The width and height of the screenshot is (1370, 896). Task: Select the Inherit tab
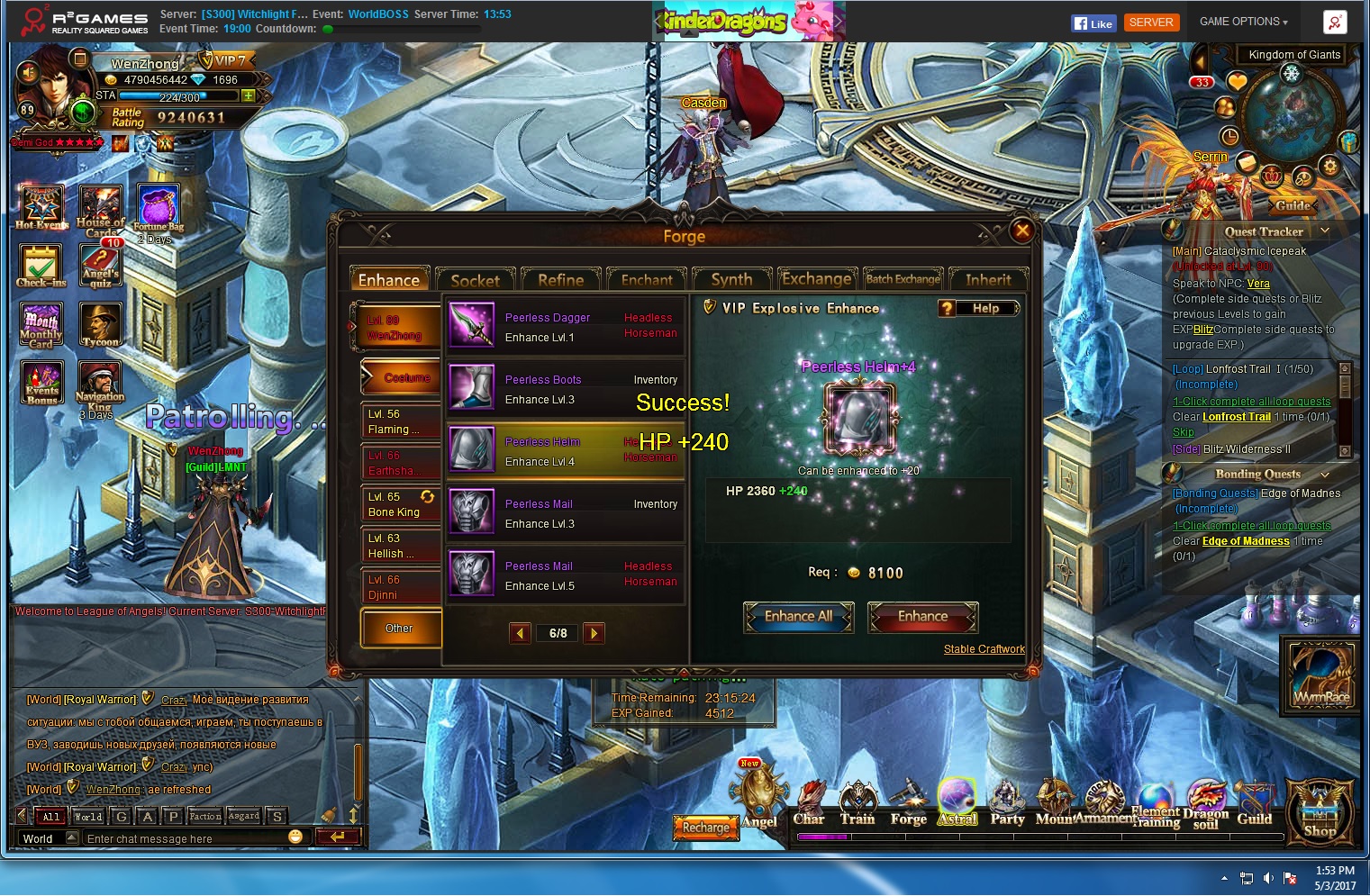point(988,280)
